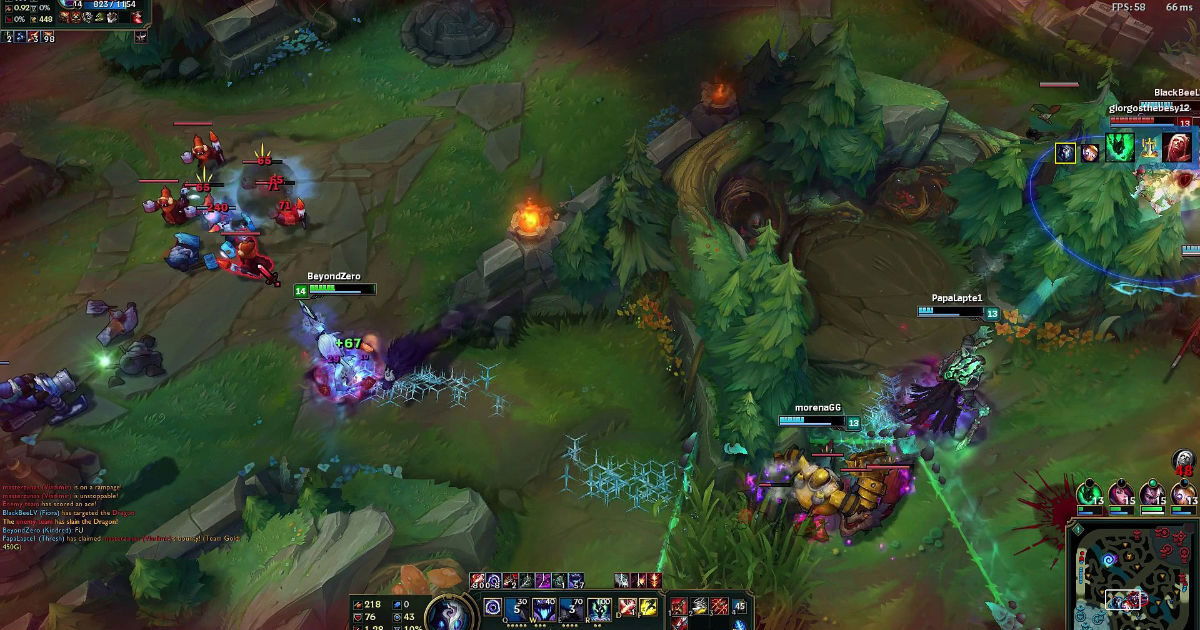Viewport: 1200px width, 630px height.
Task: Click the passive ability icon beside Q
Action: 492,606
